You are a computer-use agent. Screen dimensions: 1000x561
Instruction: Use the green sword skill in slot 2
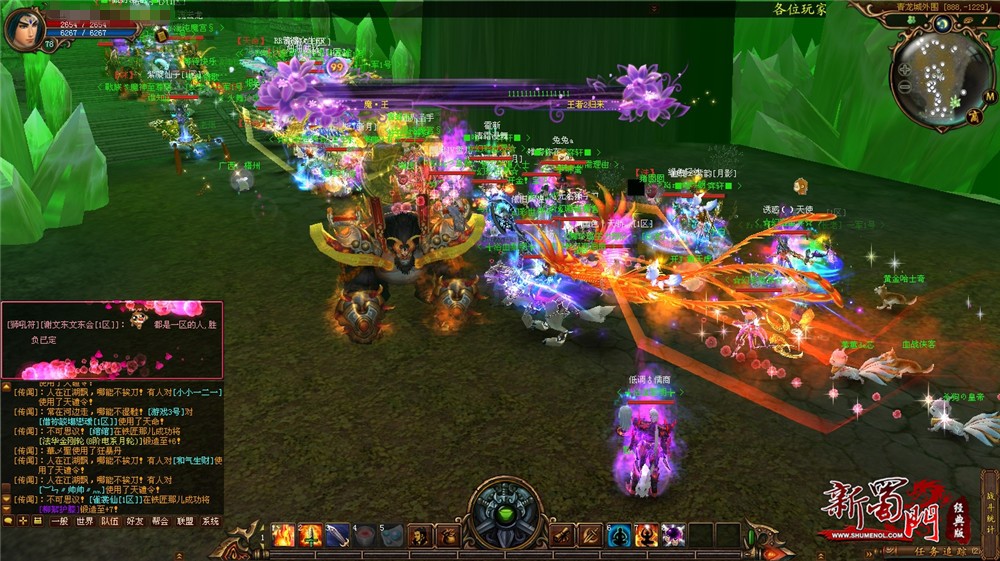[x=311, y=535]
